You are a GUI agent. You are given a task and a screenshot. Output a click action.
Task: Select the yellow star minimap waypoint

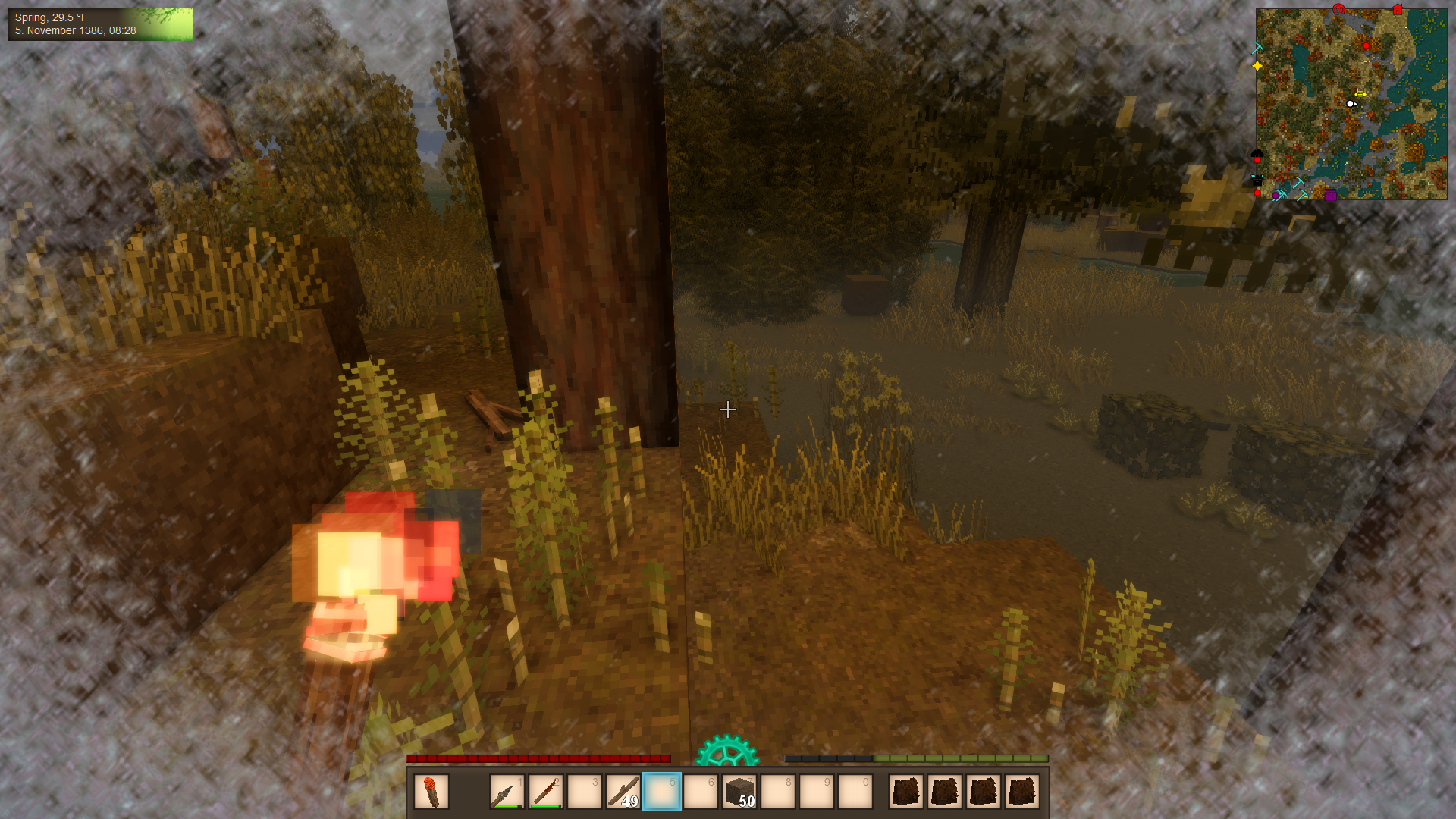click(1257, 66)
